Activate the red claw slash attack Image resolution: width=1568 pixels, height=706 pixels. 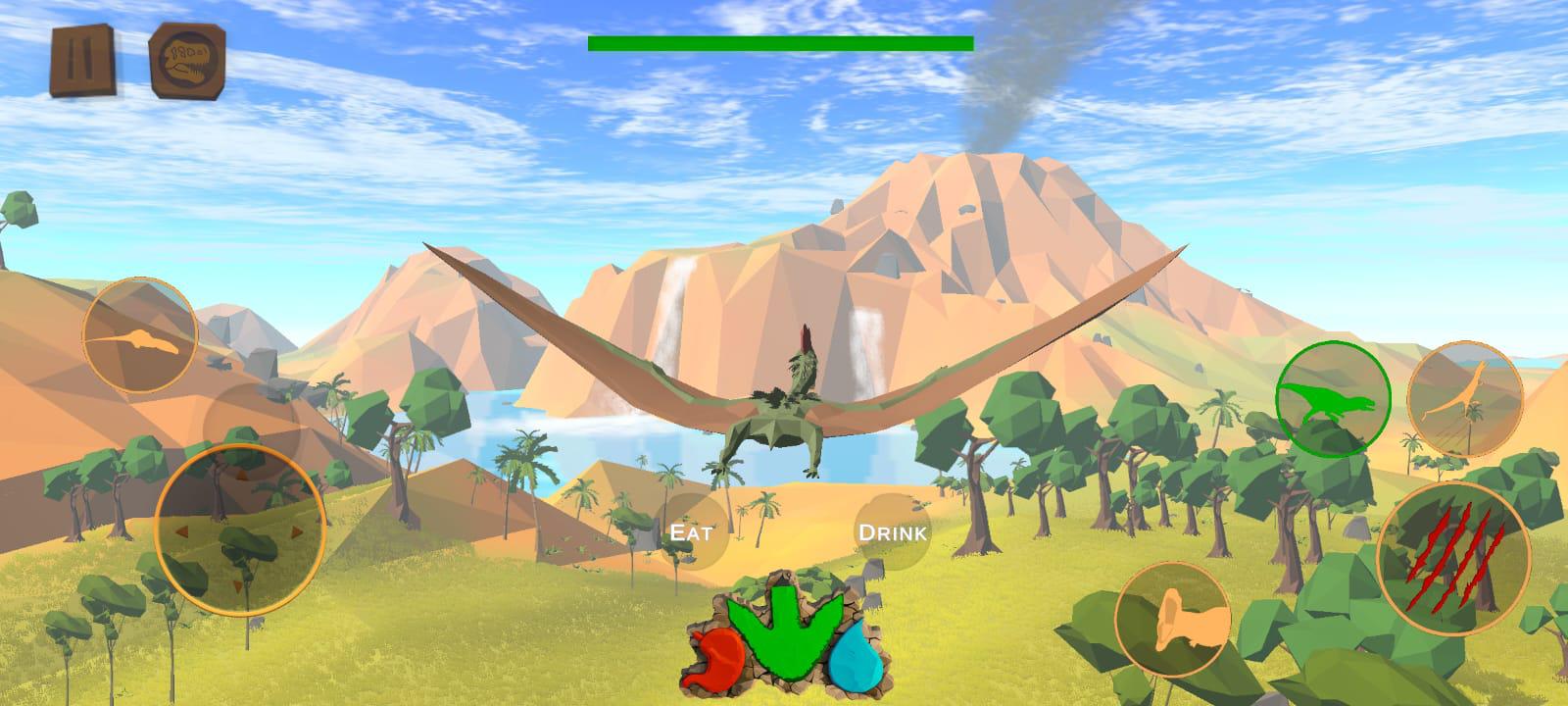tap(1453, 558)
